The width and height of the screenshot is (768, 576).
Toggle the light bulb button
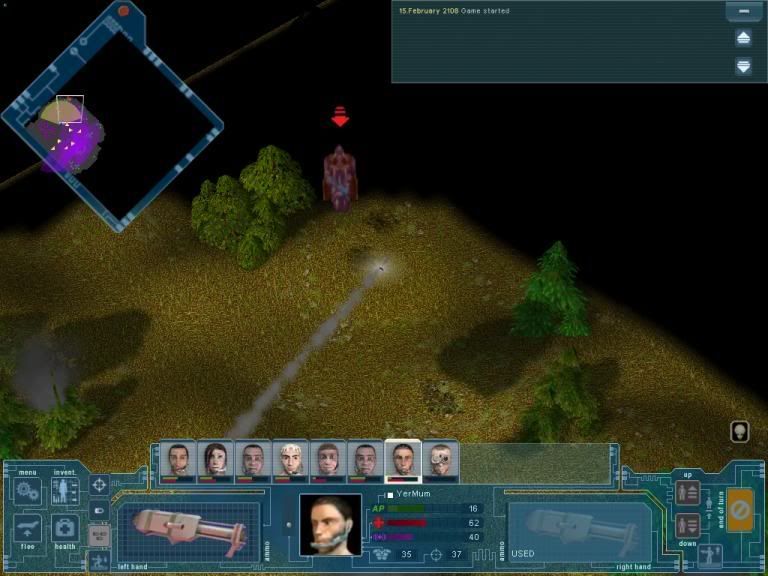click(x=740, y=431)
